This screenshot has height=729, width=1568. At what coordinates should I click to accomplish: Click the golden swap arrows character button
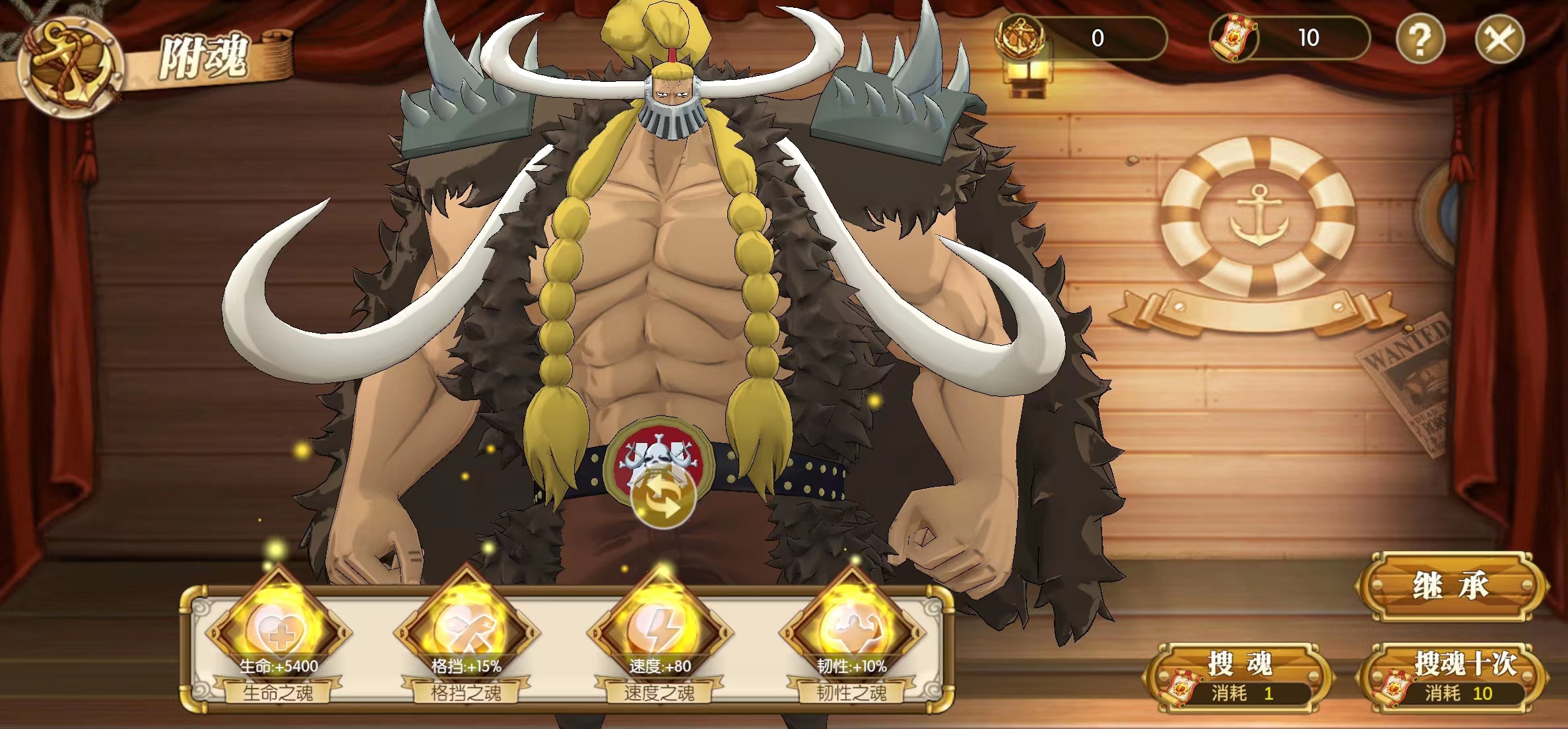[663, 499]
